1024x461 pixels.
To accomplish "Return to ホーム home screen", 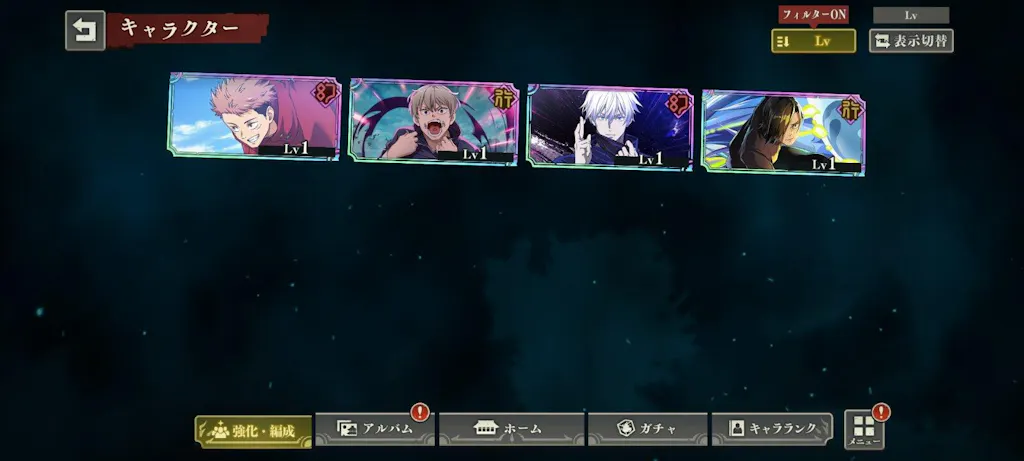I will [511, 429].
